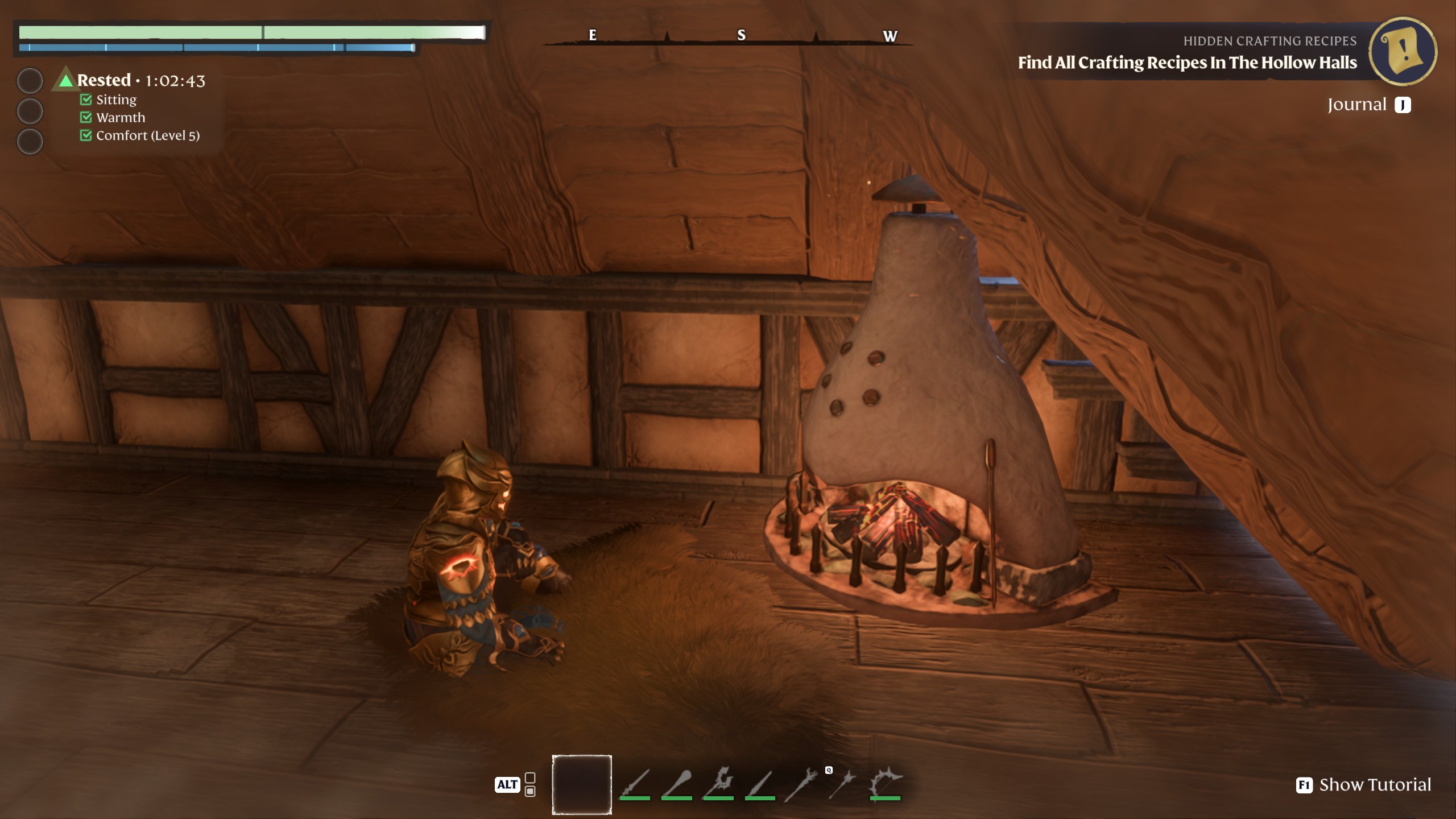
Task: Select the highlighted empty hotbar slot
Action: click(x=581, y=784)
